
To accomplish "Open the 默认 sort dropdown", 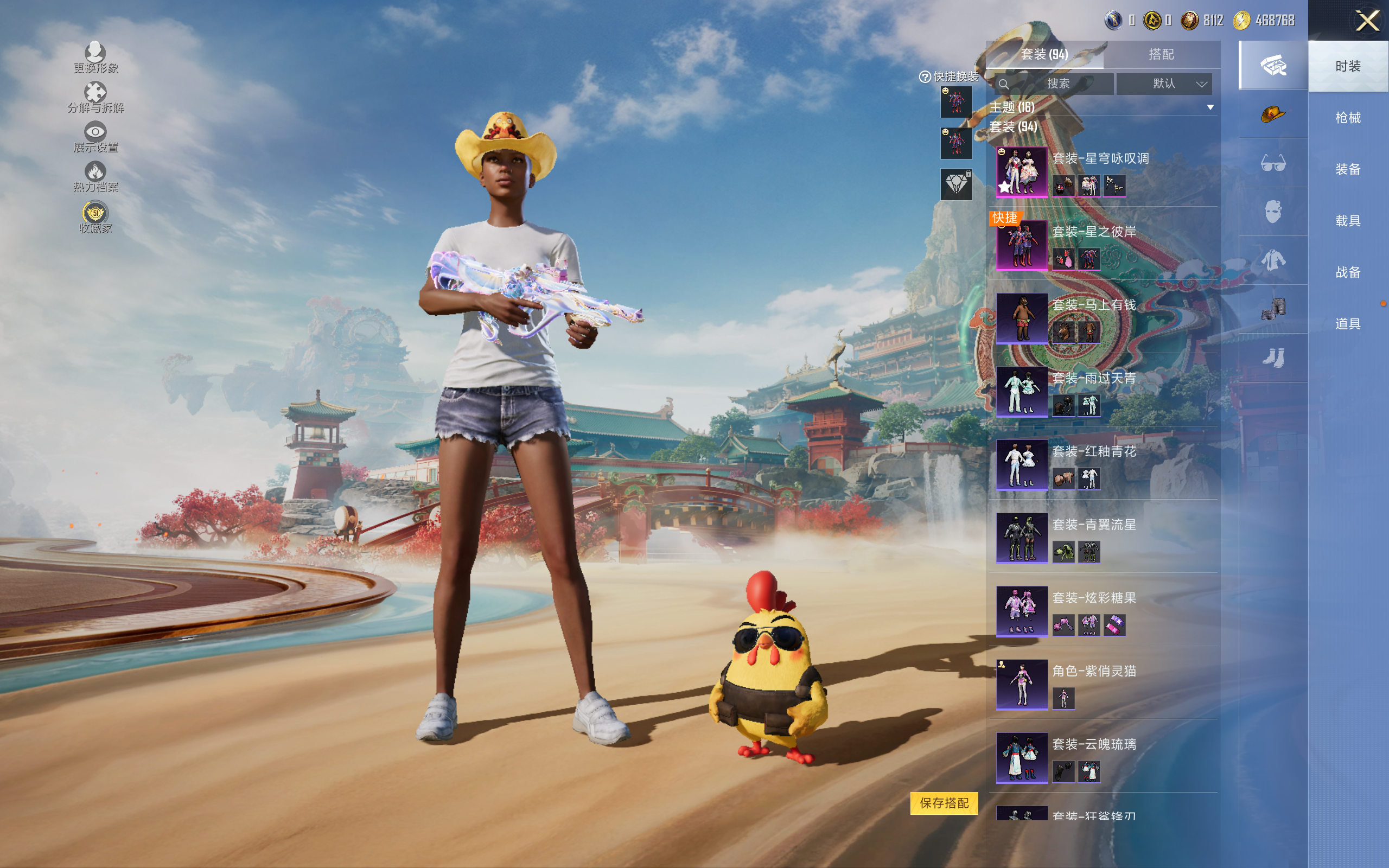I will pyautogui.click(x=1164, y=84).
